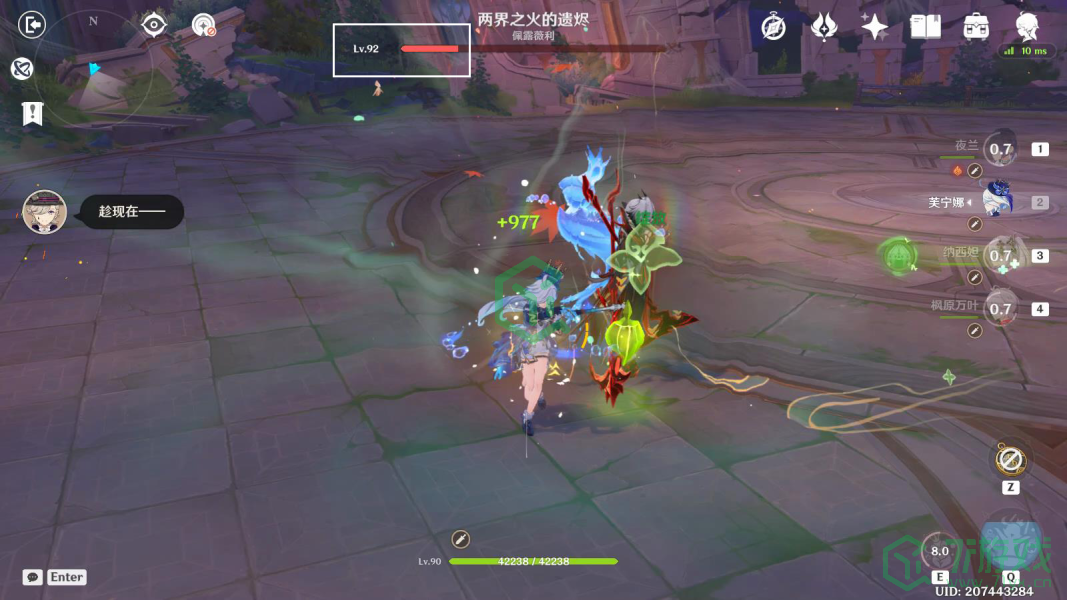Toggle the eye-shaped view icon
The width and height of the screenshot is (1067, 600).
coord(153,24)
